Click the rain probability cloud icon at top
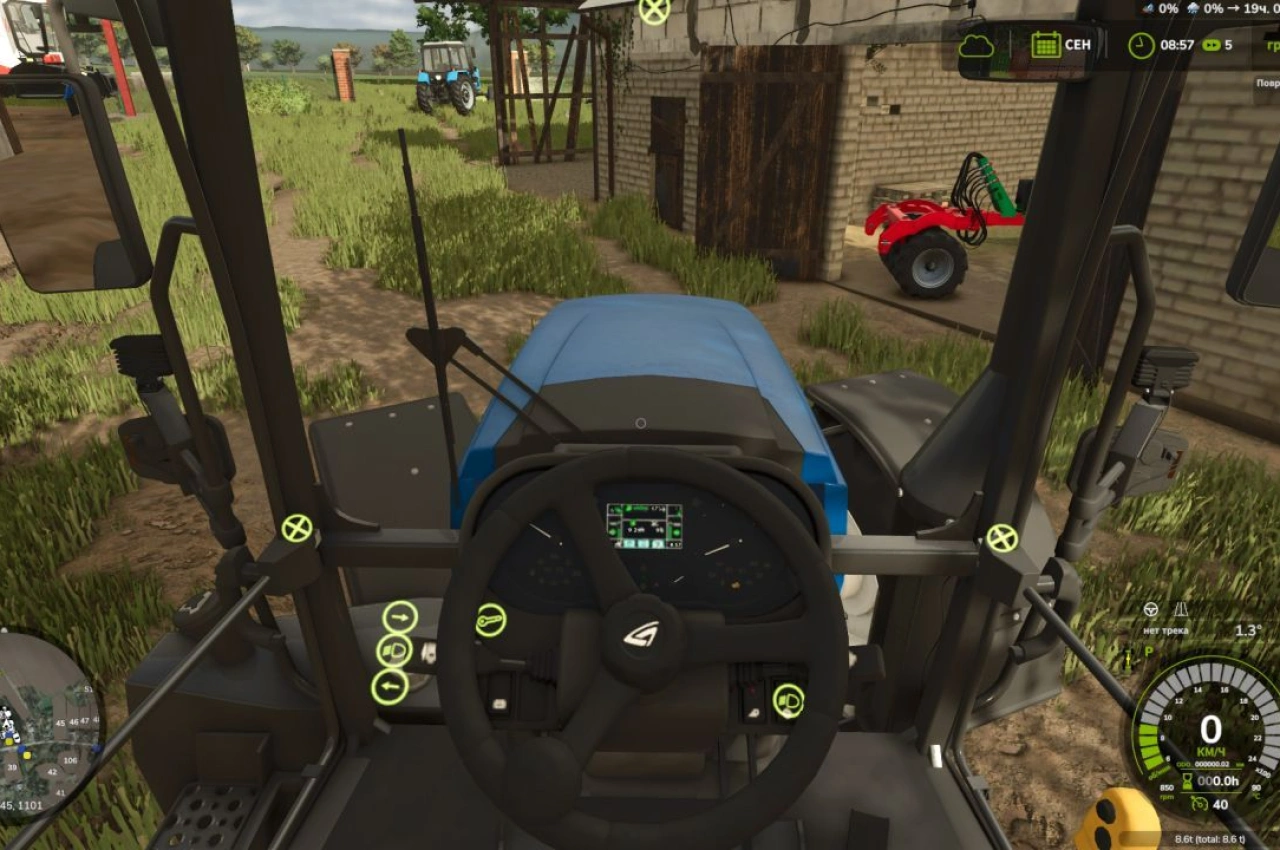Image resolution: width=1280 pixels, height=850 pixels. coord(1192,9)
